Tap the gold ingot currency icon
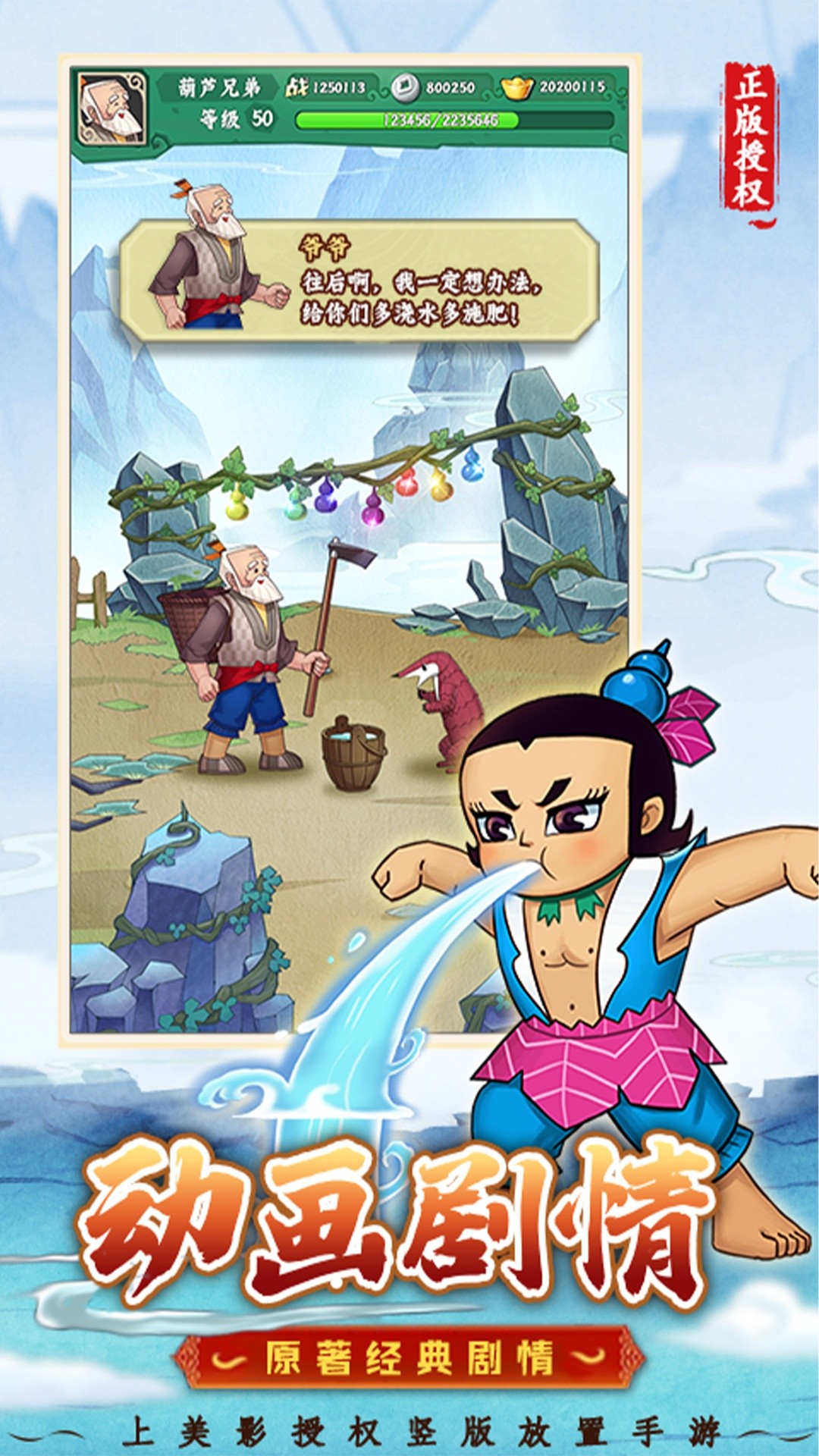Image resolution: width=819 pixels, height=1456 pixels. click(517, 89)
